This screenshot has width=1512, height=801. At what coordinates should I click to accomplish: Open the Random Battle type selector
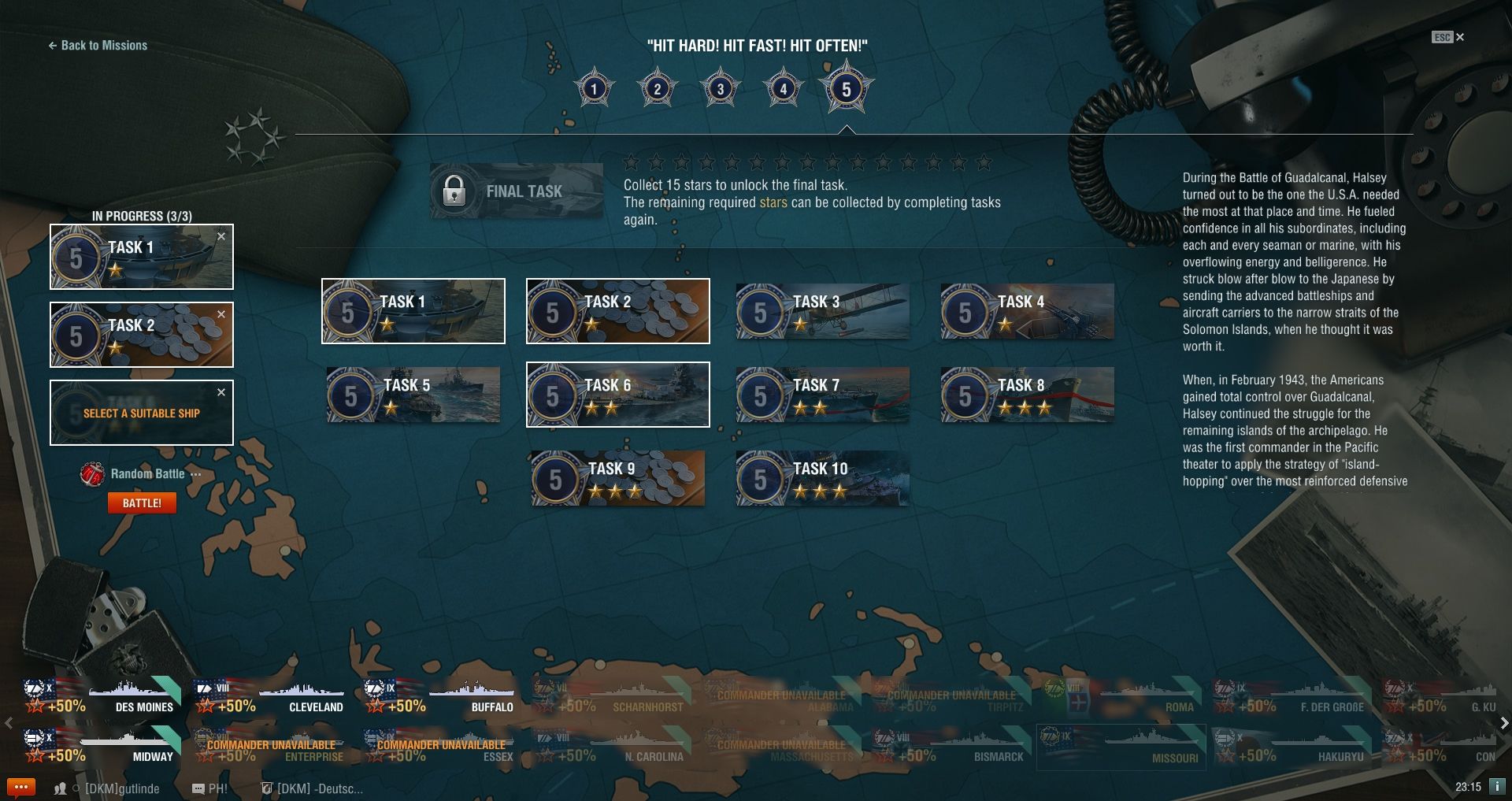pyautogui.click(x=147, y=474)
